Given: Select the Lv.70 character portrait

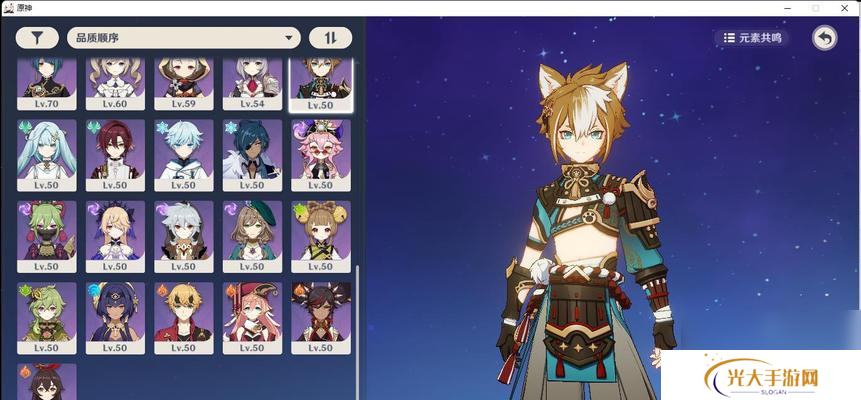Looking at the screenshot, I should point(47,82).
